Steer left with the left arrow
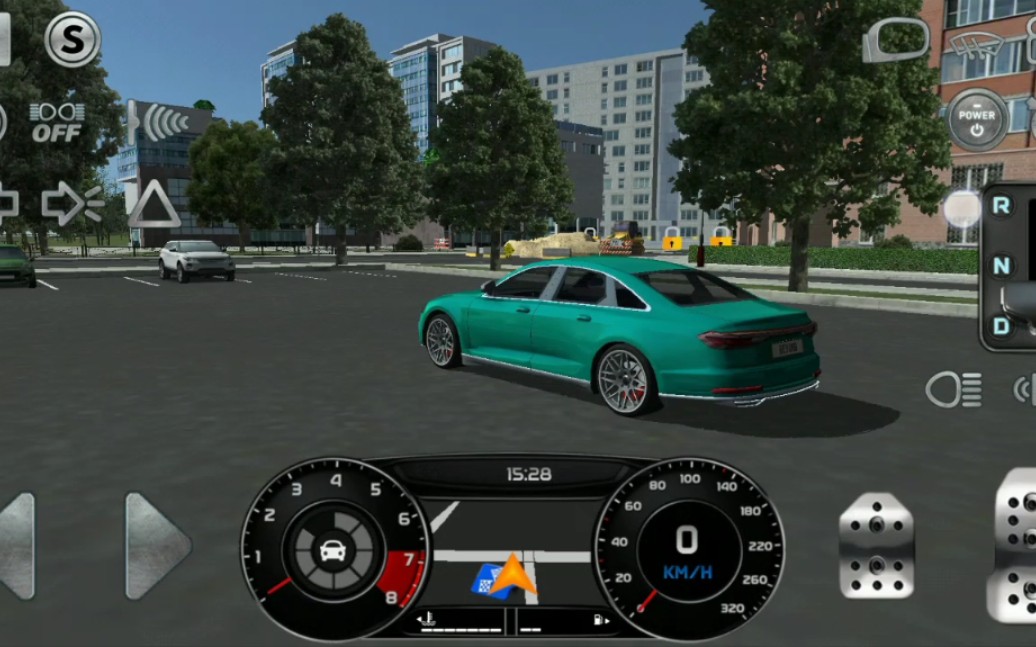Image resolution: width=1036 pixels, height=647 pixels. click(18, 546)
